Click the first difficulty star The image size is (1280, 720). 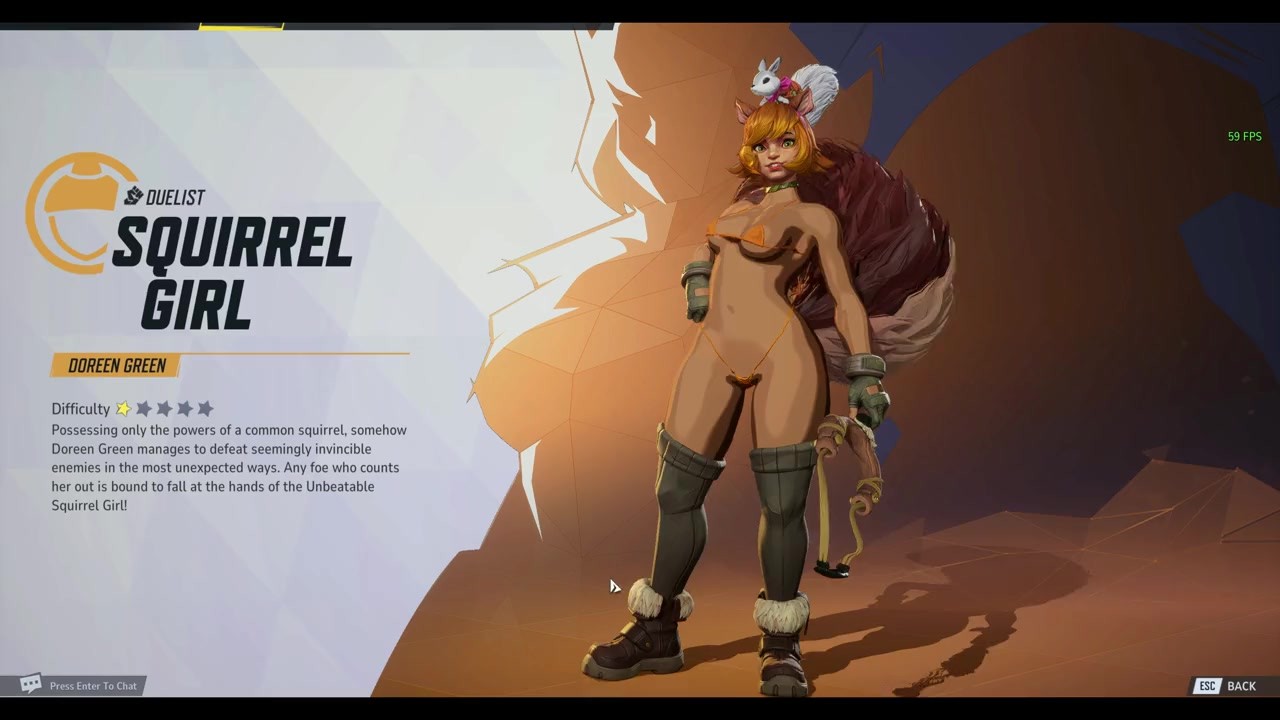[123, 408]
